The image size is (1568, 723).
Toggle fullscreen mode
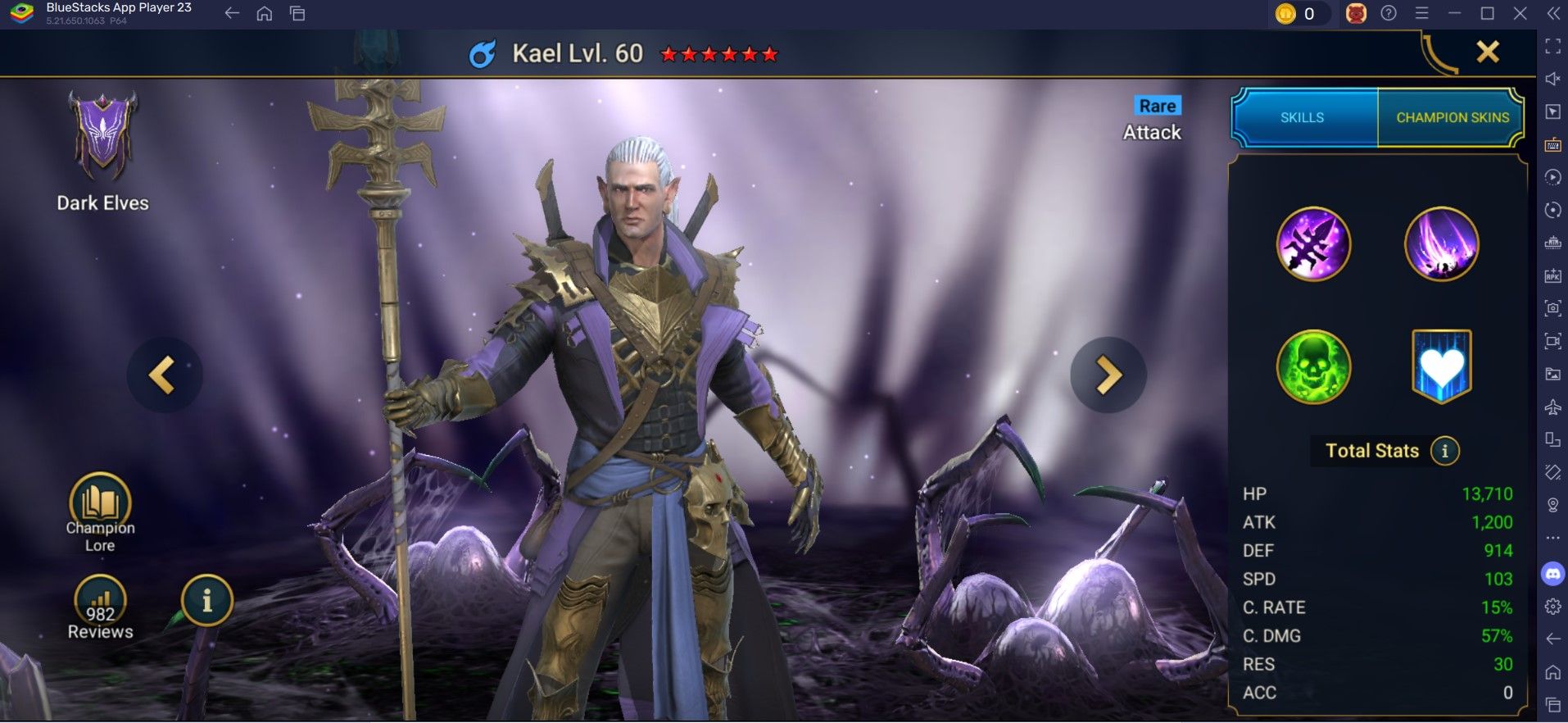tap(1552, 48)
